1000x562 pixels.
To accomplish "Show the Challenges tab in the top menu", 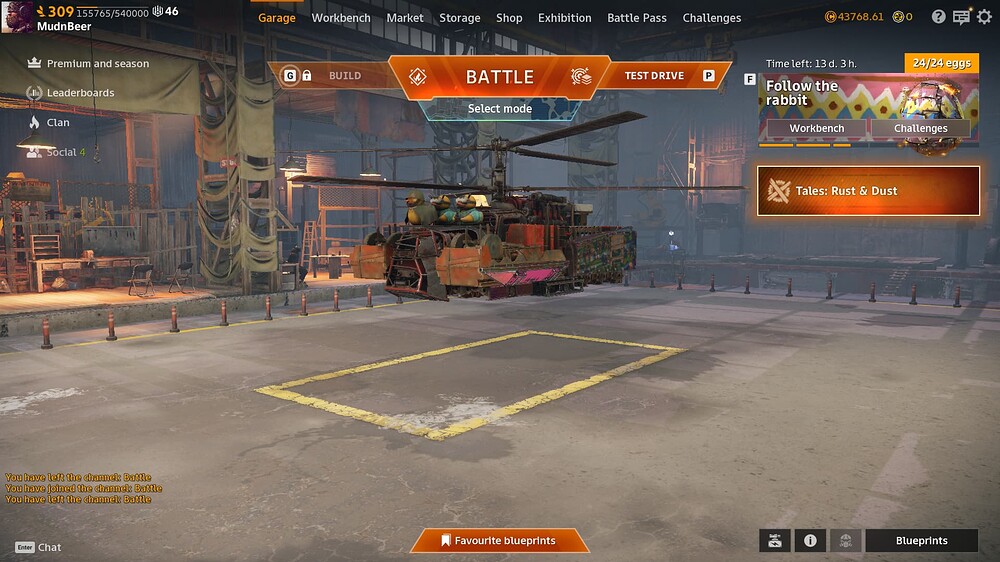I will (x=712, y=18).
